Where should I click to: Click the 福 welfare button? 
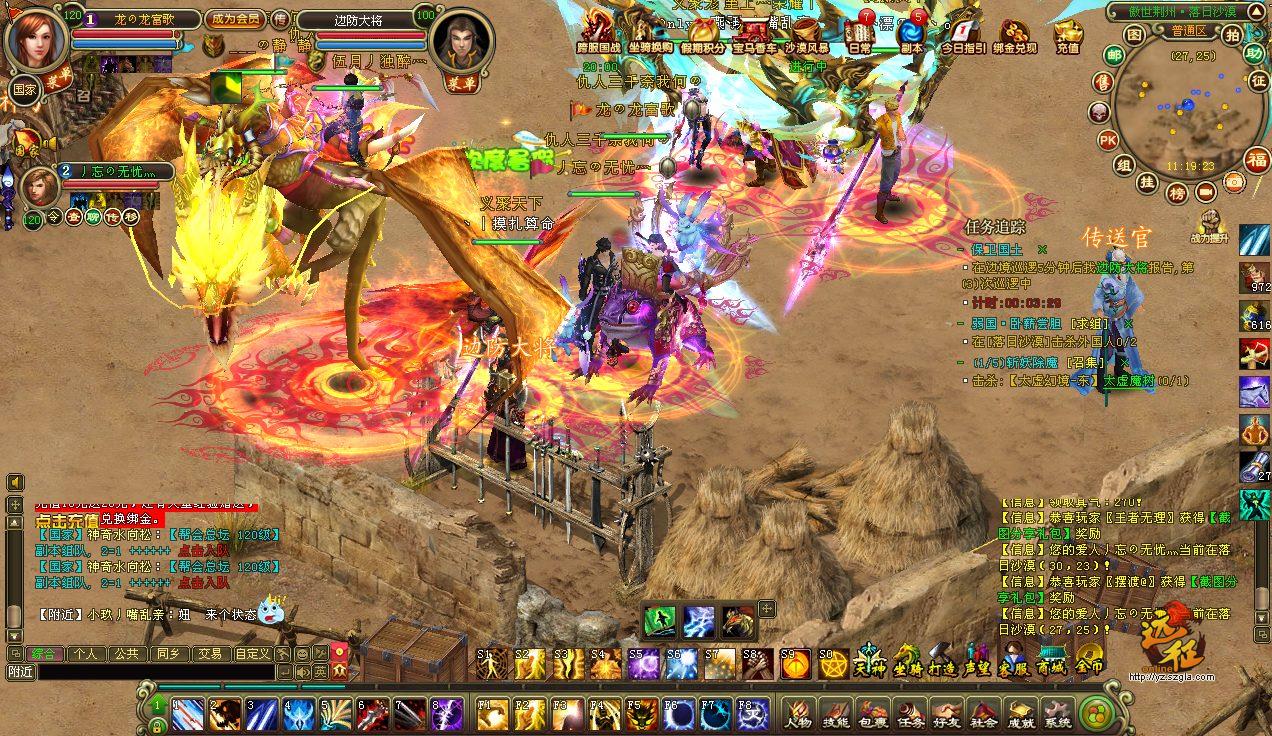(x=1256, y=160)
